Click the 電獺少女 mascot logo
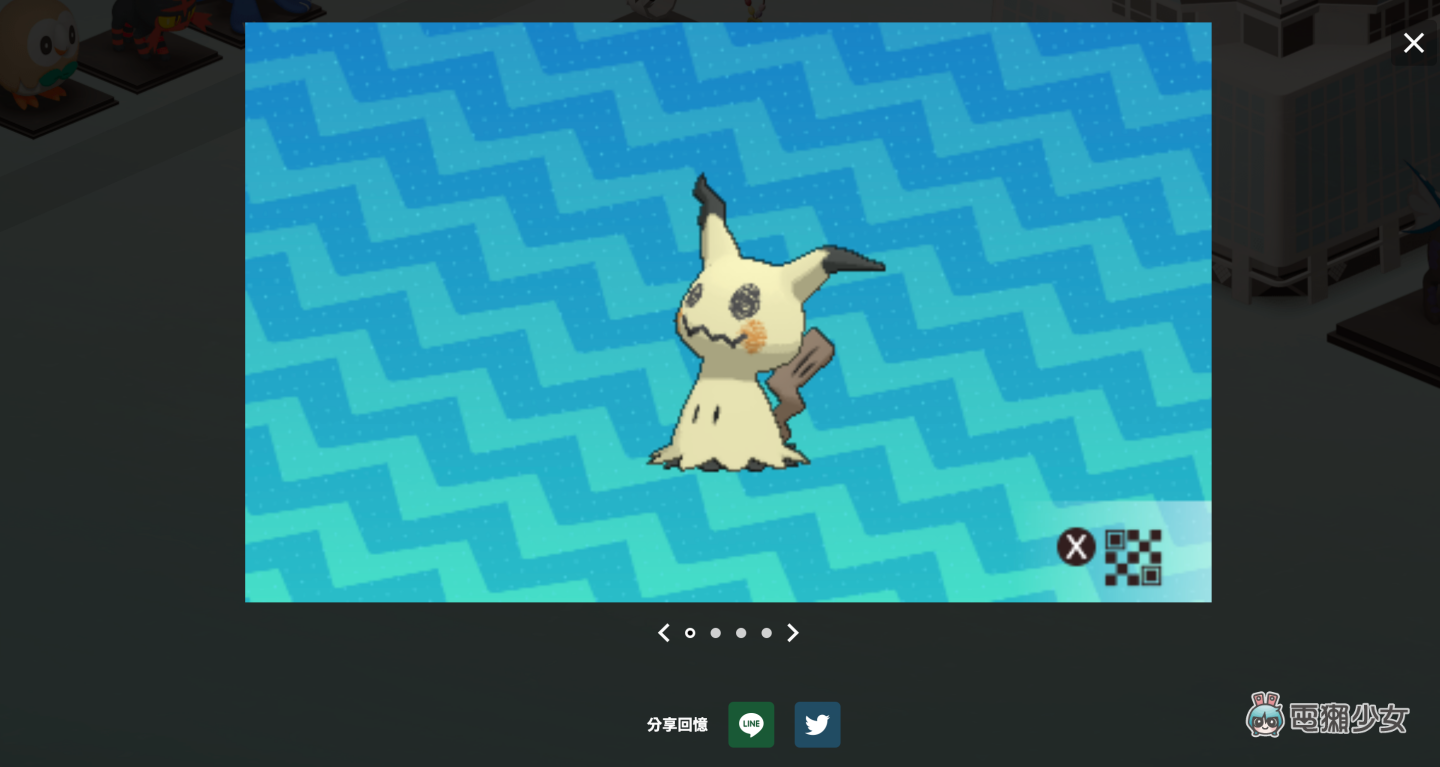 (1266, 715)
